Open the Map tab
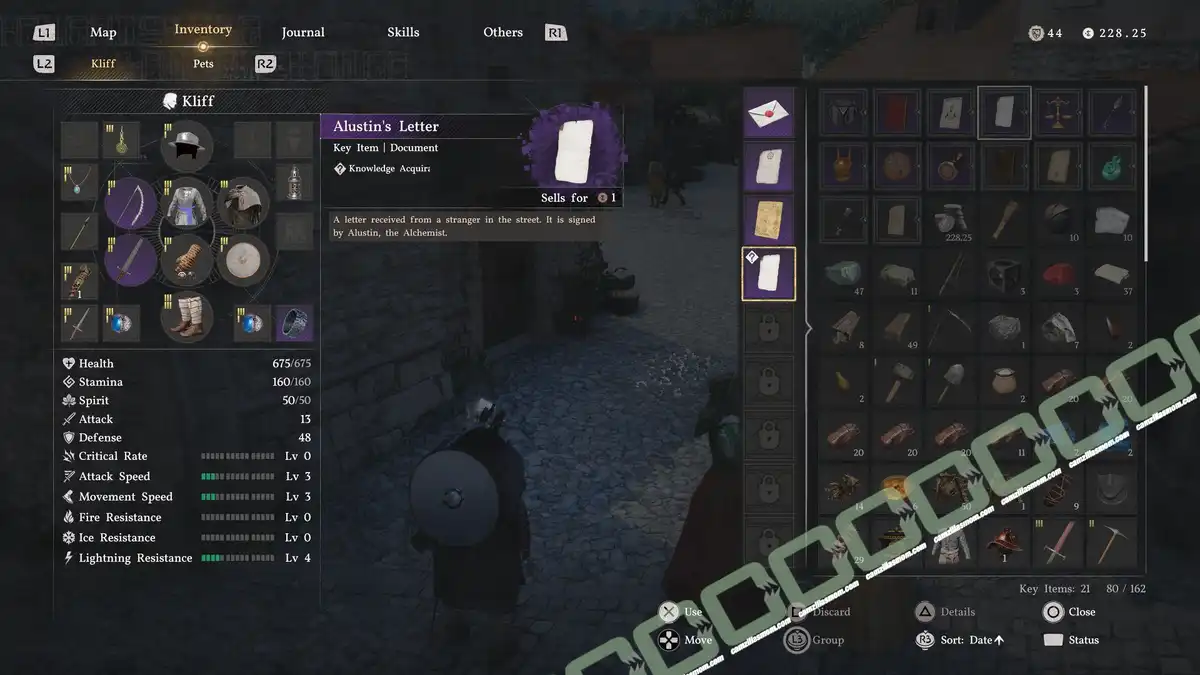The height and width of the screenshot is (675, 1200). click(103, 33)
